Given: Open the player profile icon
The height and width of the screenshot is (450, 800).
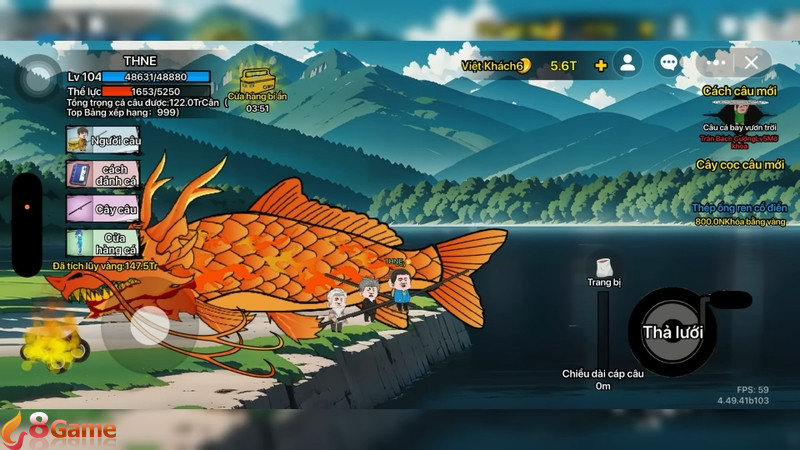Looking at the screenshot, I should (x=627, y=64).
